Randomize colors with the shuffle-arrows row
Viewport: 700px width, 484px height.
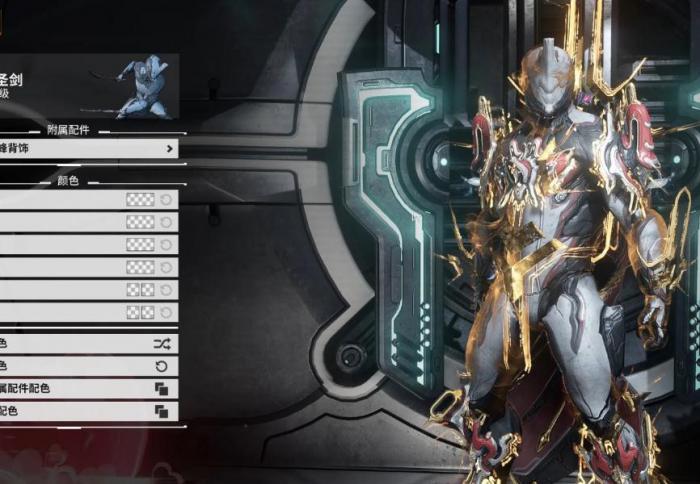[88, 343]
